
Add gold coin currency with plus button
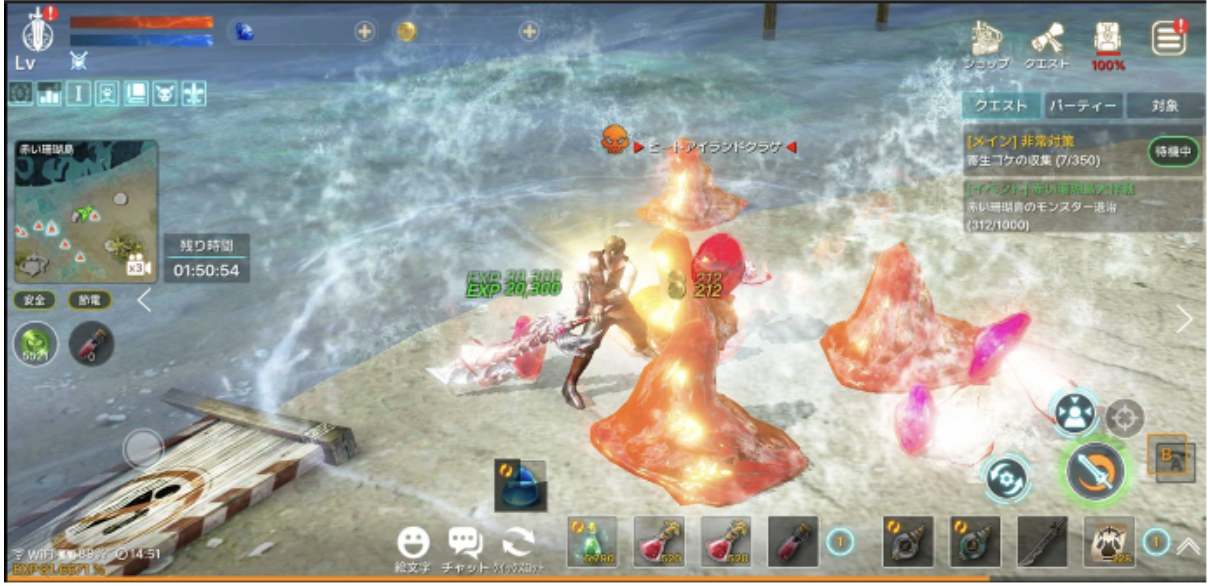[529, 32]
